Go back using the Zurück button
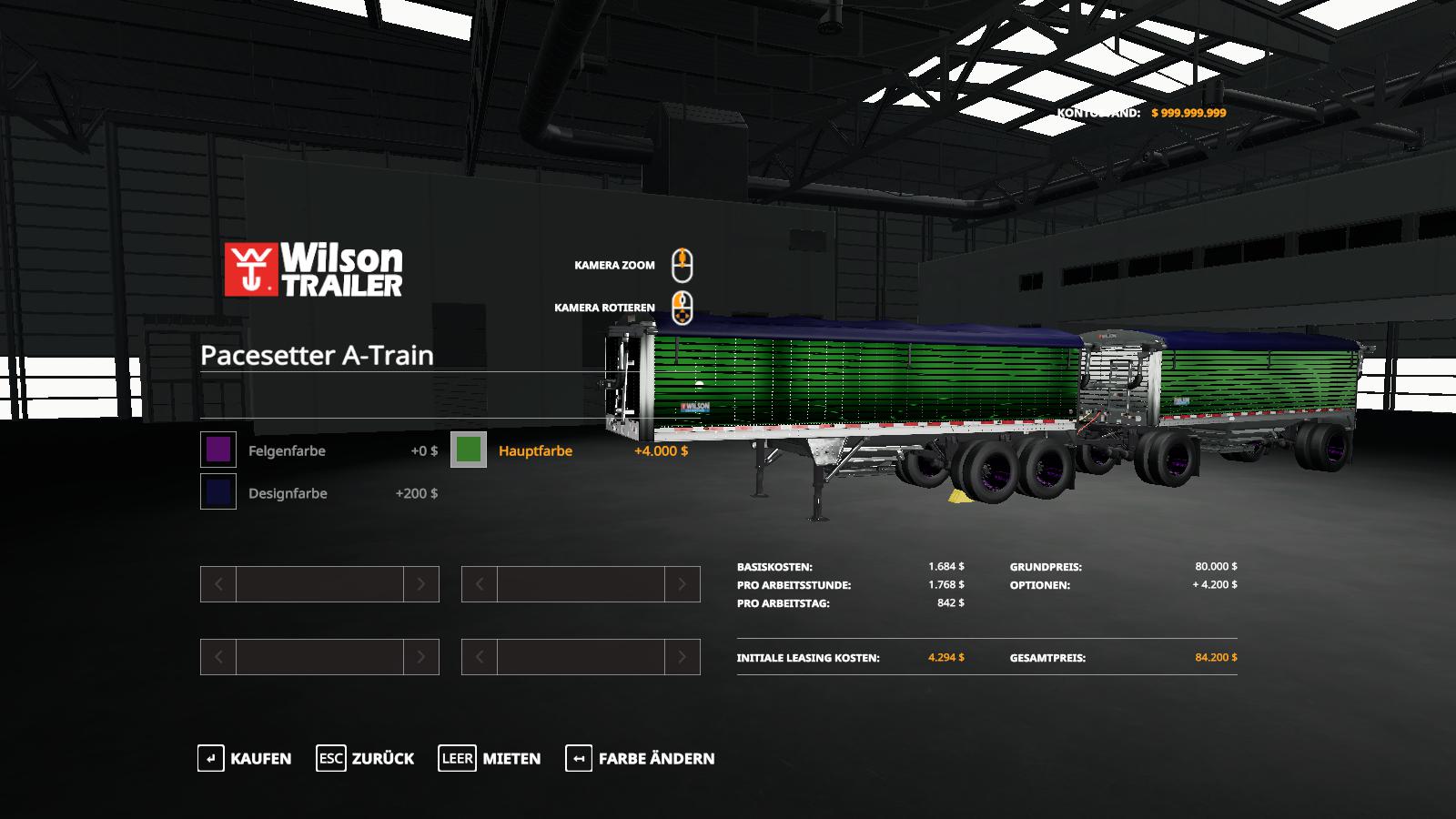The width and height of the screenshot is (1456, 819). (365, 758)
